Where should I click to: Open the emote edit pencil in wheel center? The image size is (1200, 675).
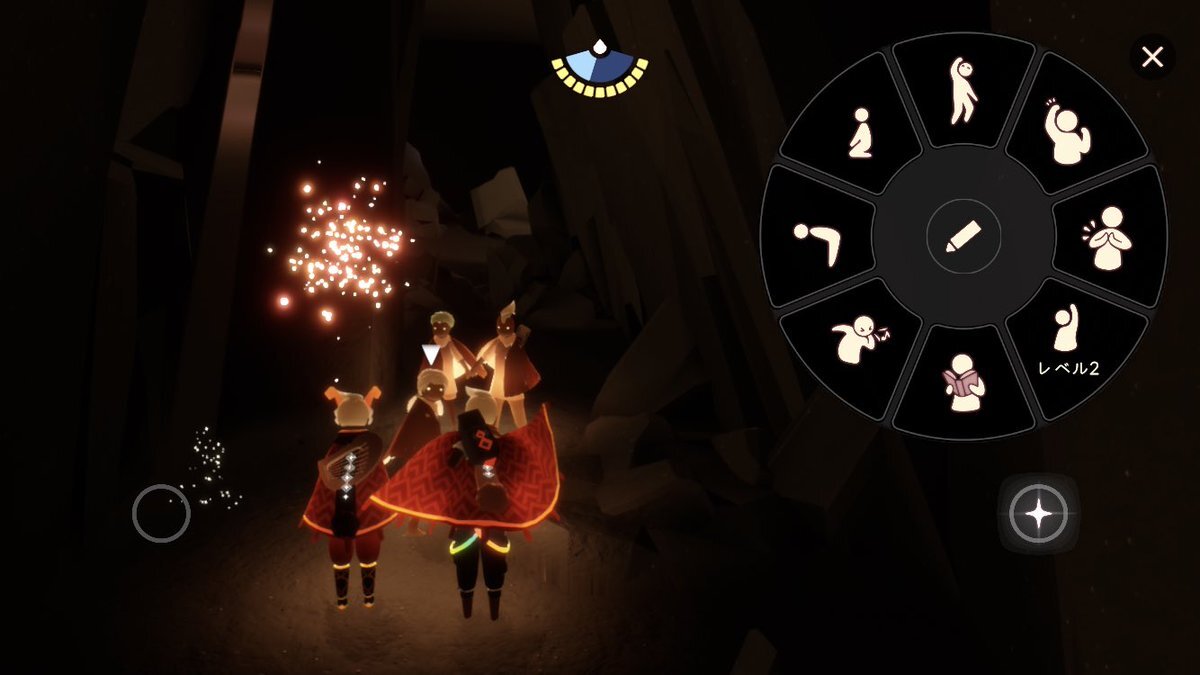point(963,237)
